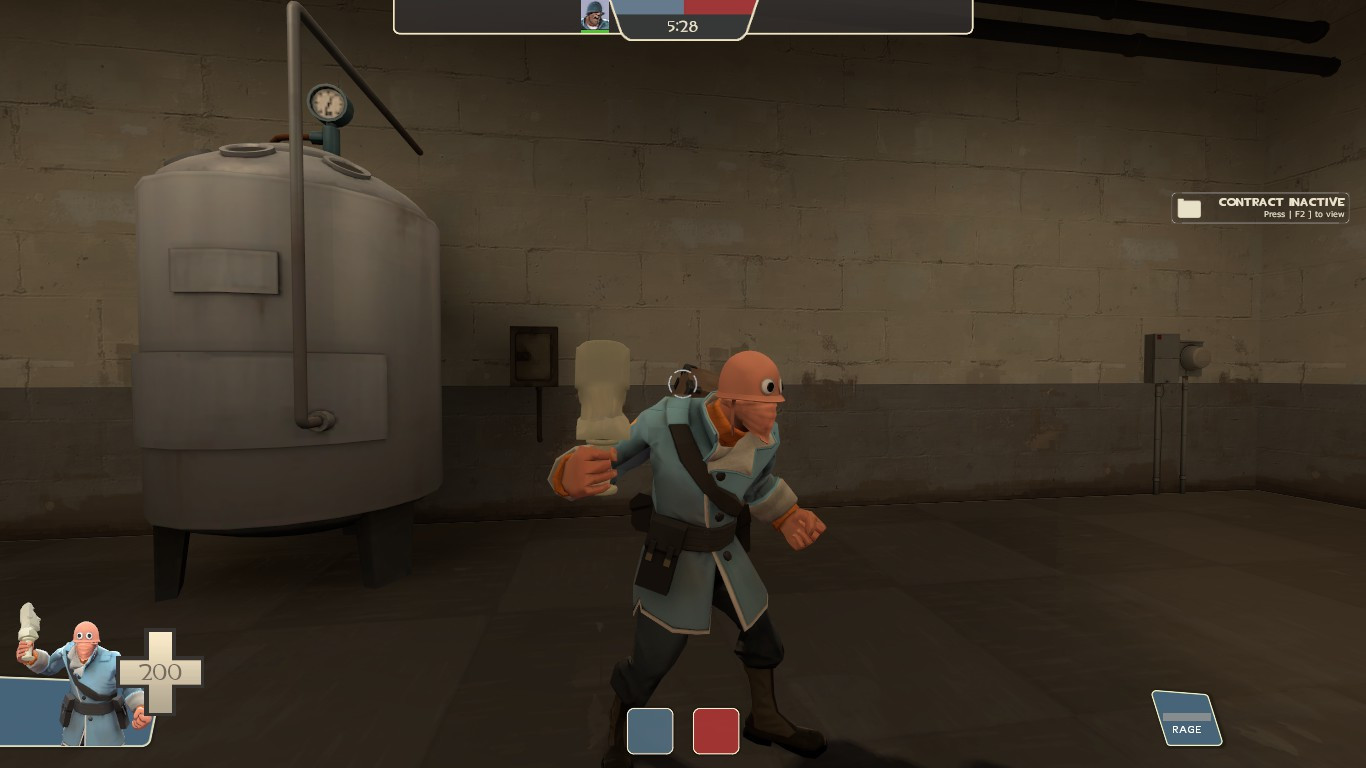The image size is (1366, 768).
Task: Toggle the blue team square indicator
Action: point(649,731)
